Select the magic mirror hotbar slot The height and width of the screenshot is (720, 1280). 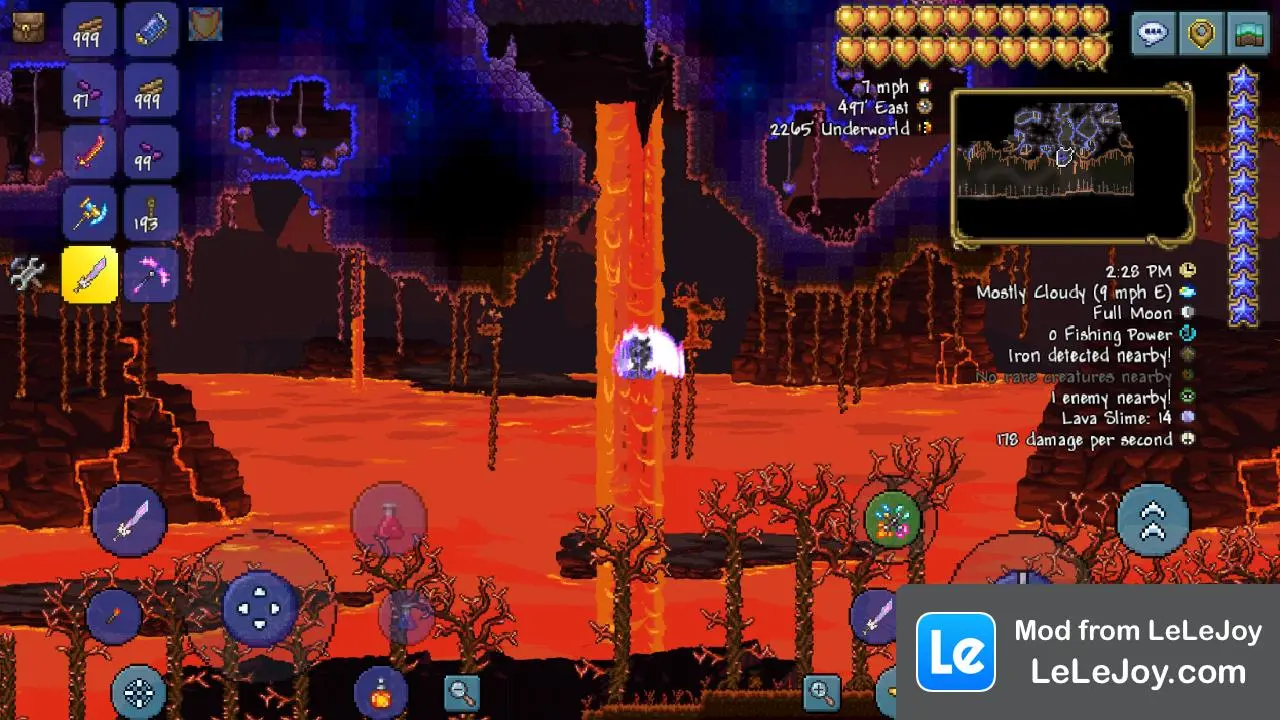pos(151,29)
